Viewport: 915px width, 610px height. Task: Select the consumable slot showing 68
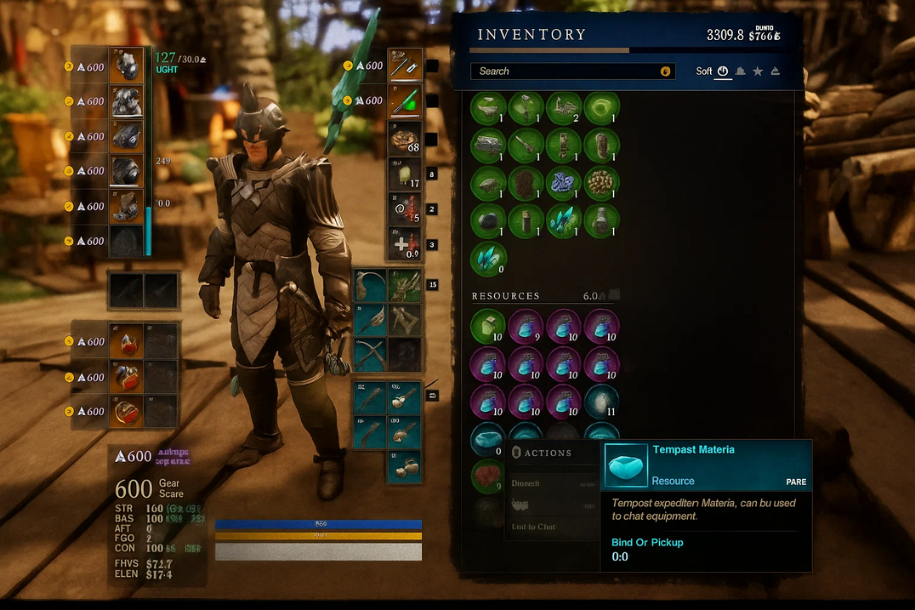(x=405, y=138)
